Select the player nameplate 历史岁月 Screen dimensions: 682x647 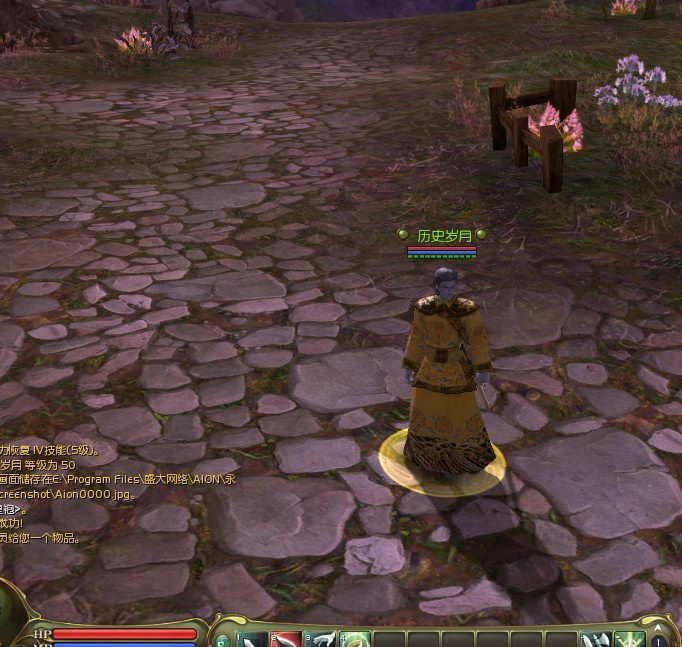click(x=443, y=236)
